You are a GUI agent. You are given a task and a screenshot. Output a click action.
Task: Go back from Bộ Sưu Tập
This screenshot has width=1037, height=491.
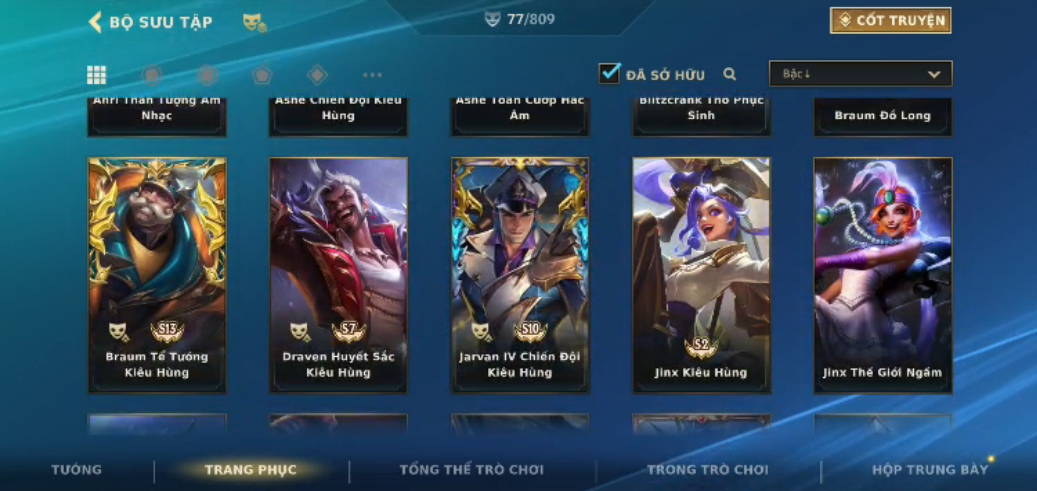pos(96,21)
